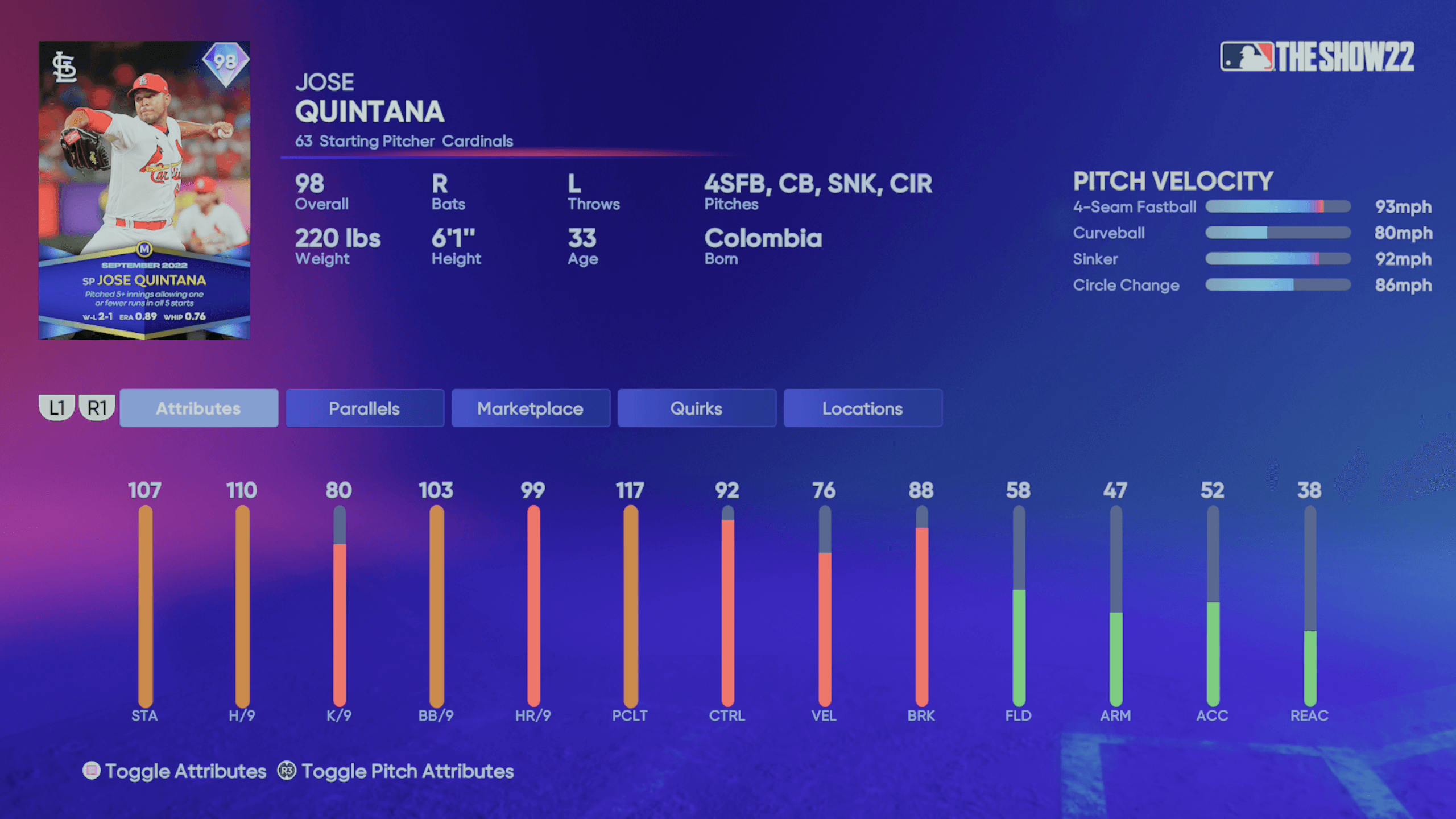
Task: Expand the Locations section
Action: pyautogui.click(x=862, y=408)
